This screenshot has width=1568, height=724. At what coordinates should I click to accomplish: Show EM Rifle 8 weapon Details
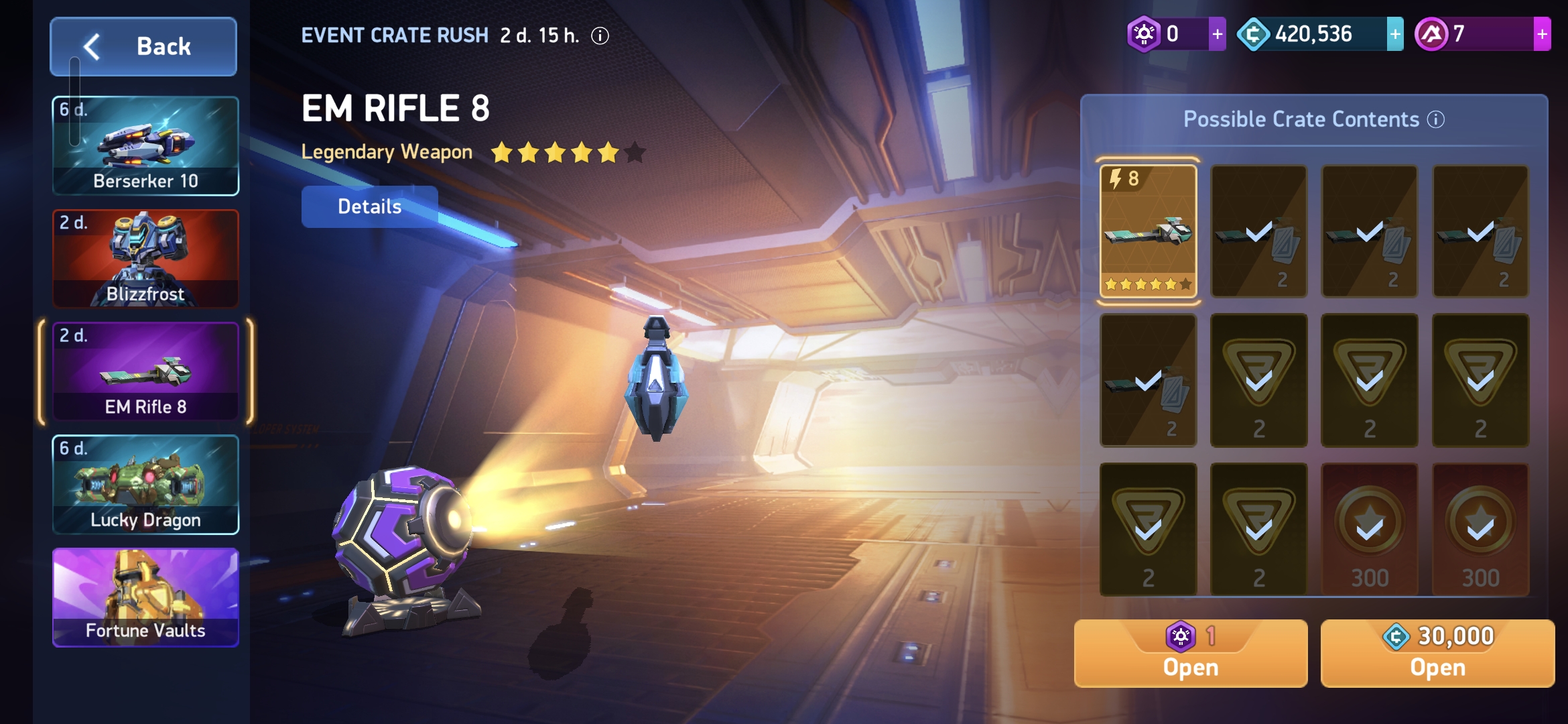[369, 206]
